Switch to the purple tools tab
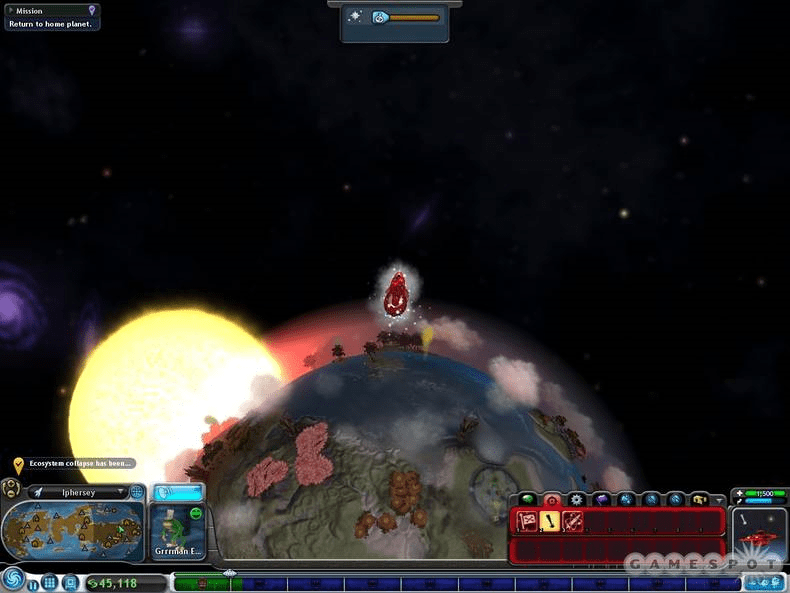 tap(602, 498)
